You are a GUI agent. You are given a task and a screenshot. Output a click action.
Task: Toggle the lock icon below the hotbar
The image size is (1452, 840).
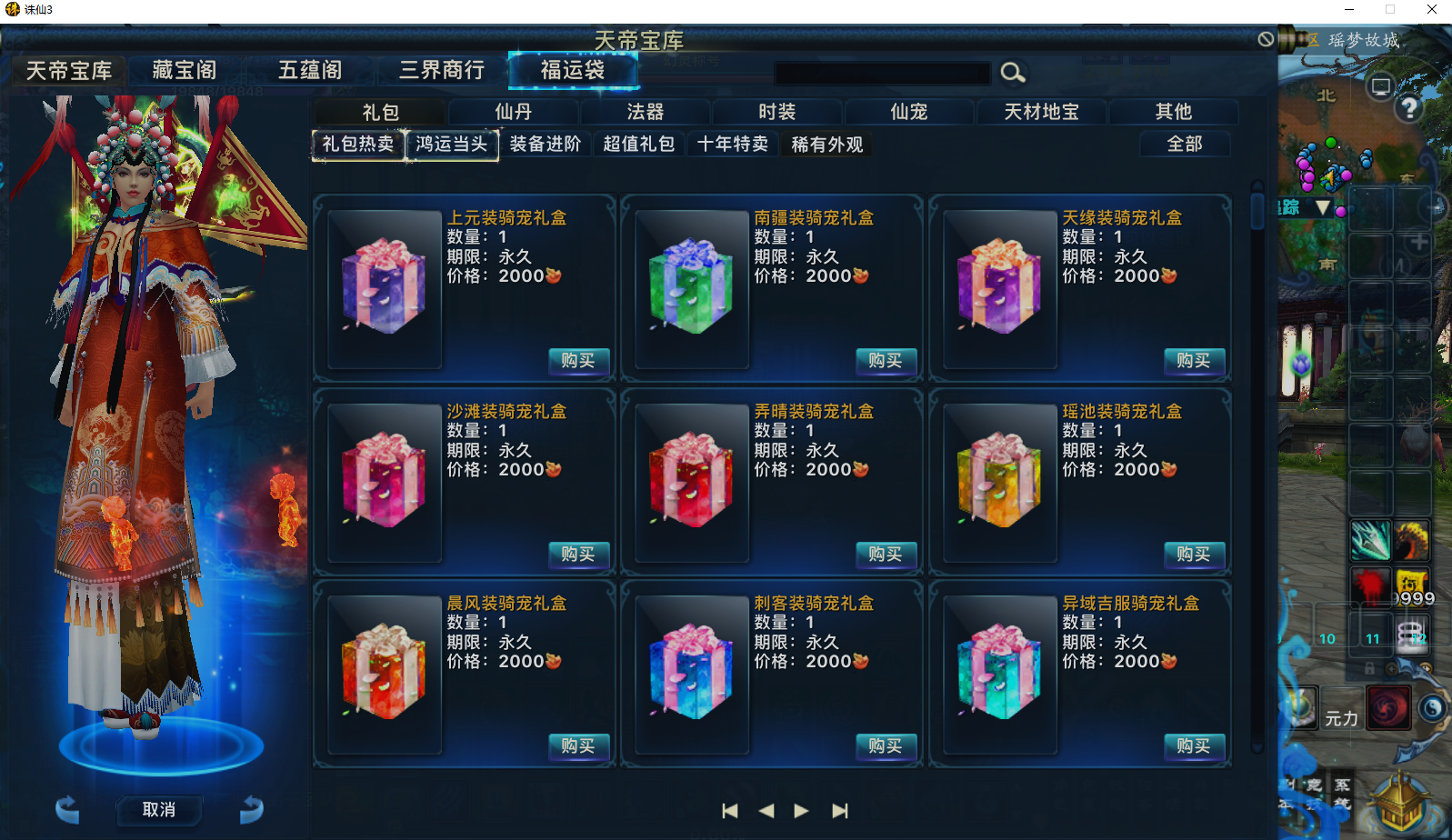(x=1368, y=666)
